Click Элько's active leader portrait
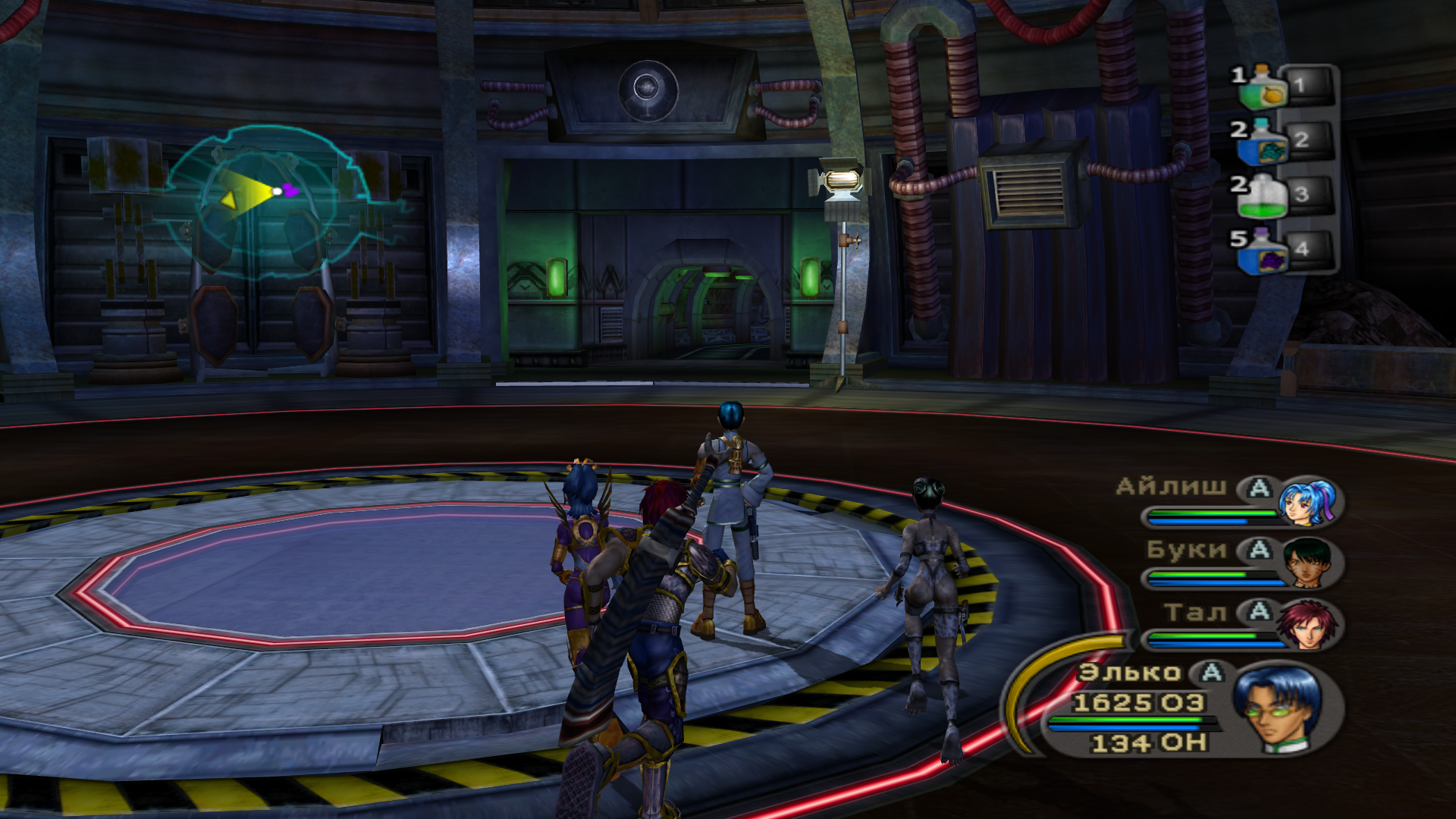The width and height of the screenshot is (1456, 819). [x=1278, y=707]
